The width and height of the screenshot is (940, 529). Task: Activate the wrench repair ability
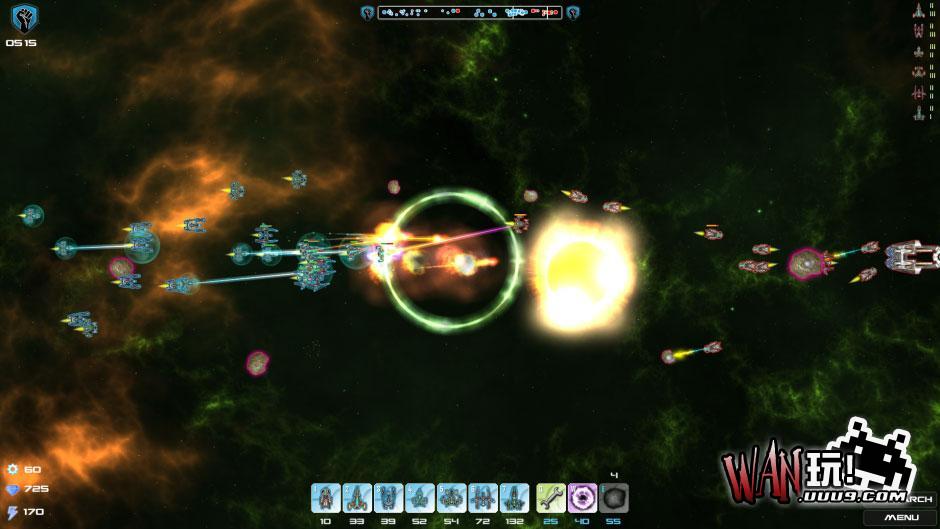click(x=551, y=497)
